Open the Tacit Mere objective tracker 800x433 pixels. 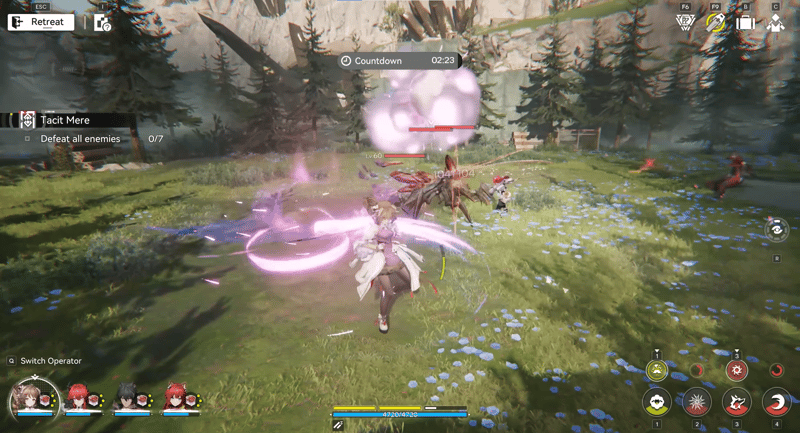(66, 120)
